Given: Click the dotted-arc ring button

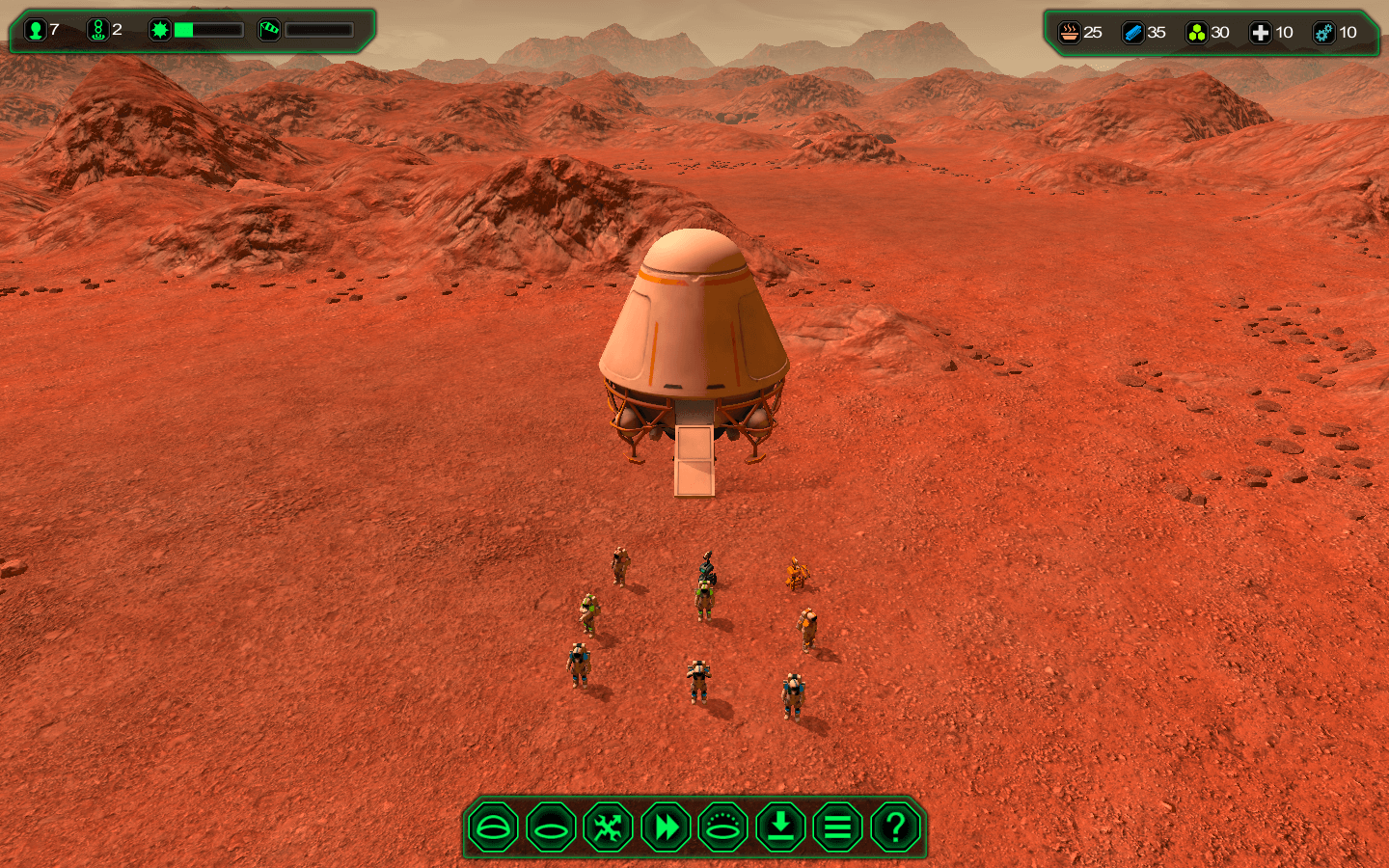Looking at the screenshot, I should coord(722,827).
